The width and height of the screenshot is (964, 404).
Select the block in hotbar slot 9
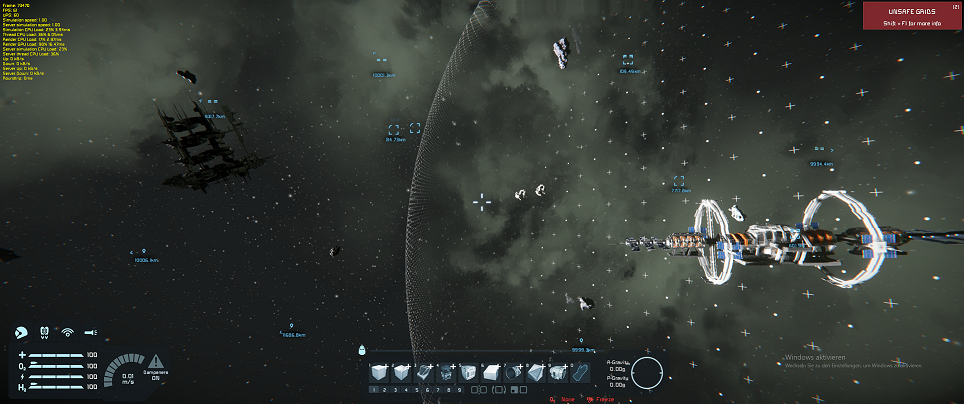[x=560, y=372]
